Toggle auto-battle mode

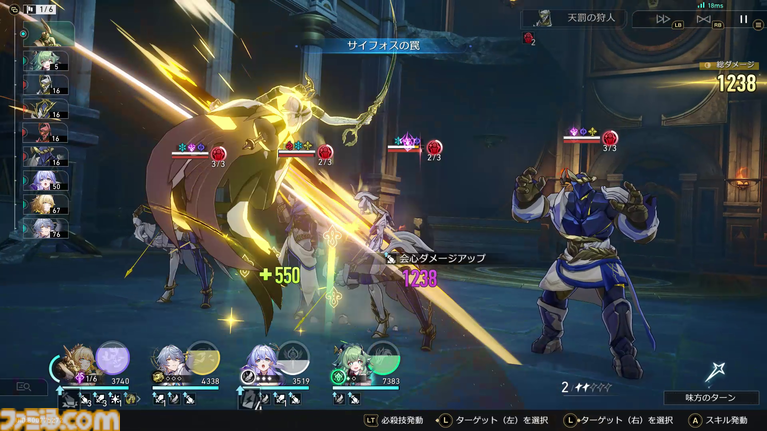(703, 19)
